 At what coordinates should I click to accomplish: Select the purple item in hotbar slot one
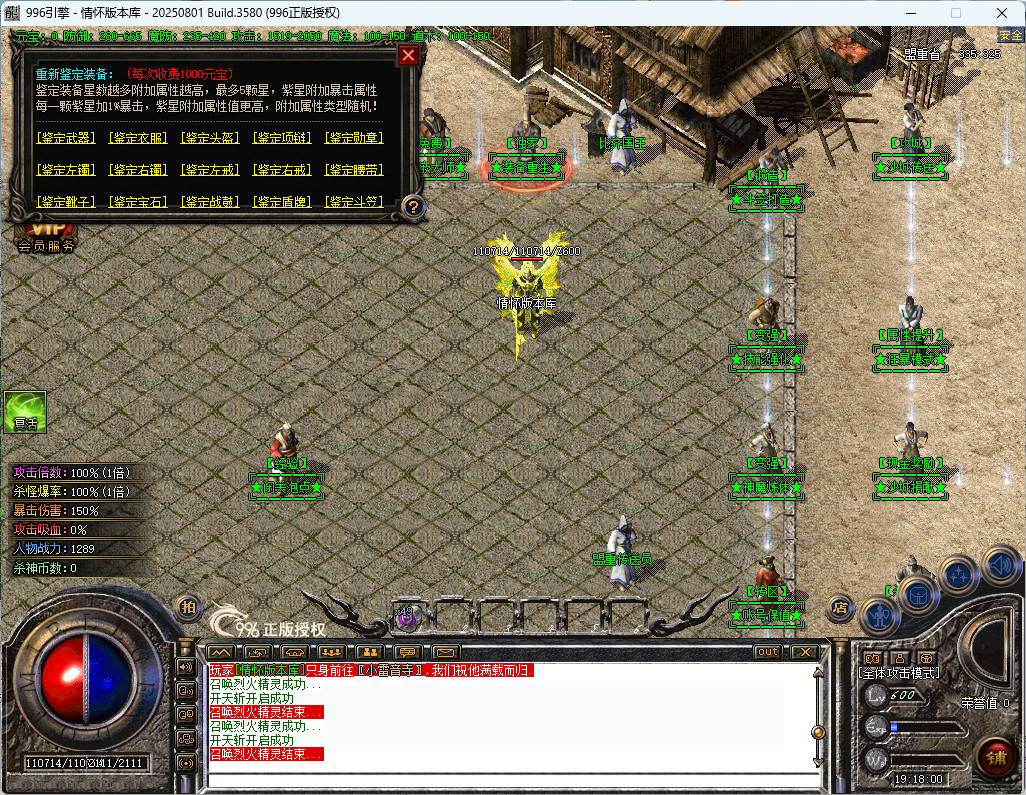click(406, 618)
